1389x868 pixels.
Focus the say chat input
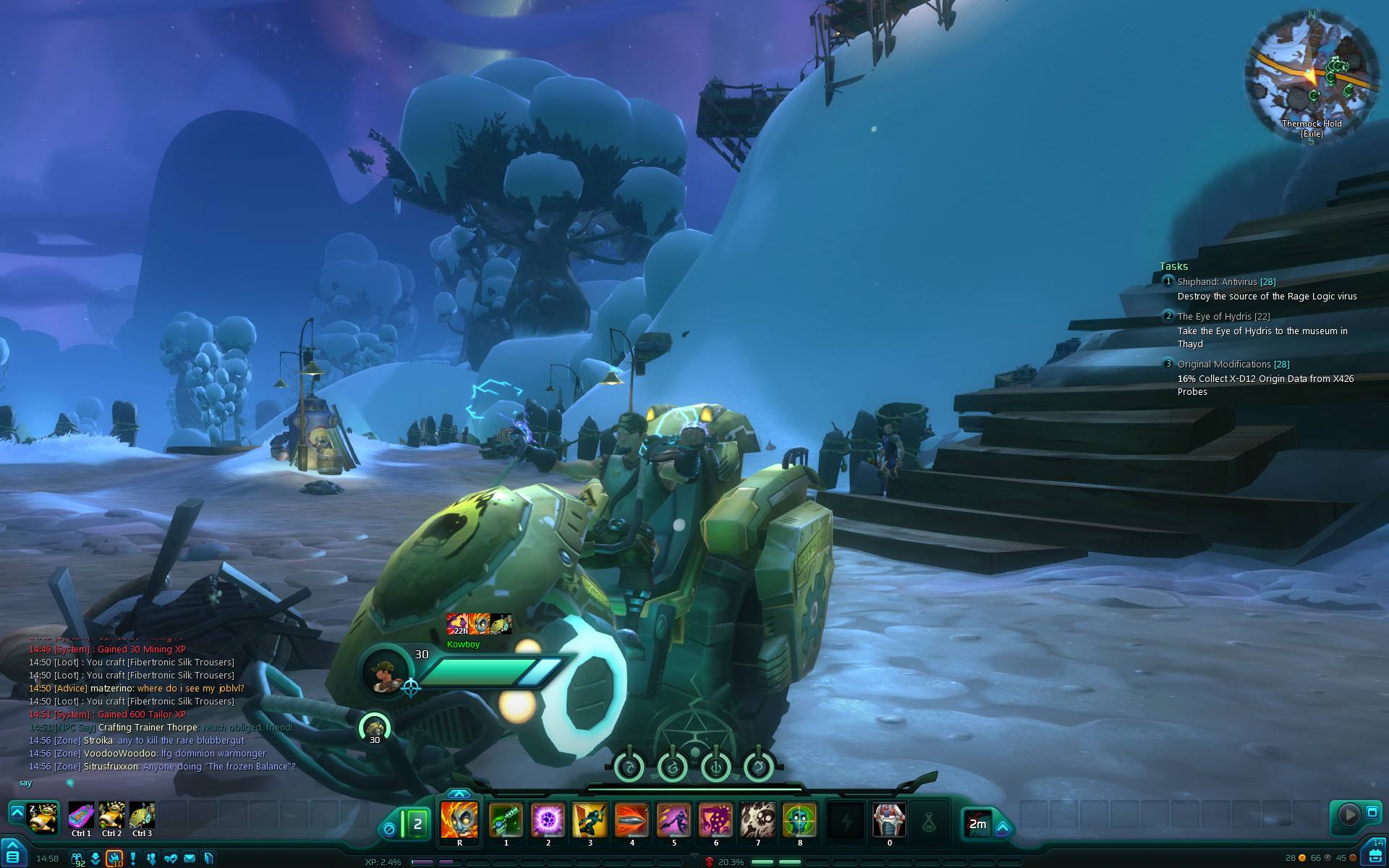click(x=145, y=783)
